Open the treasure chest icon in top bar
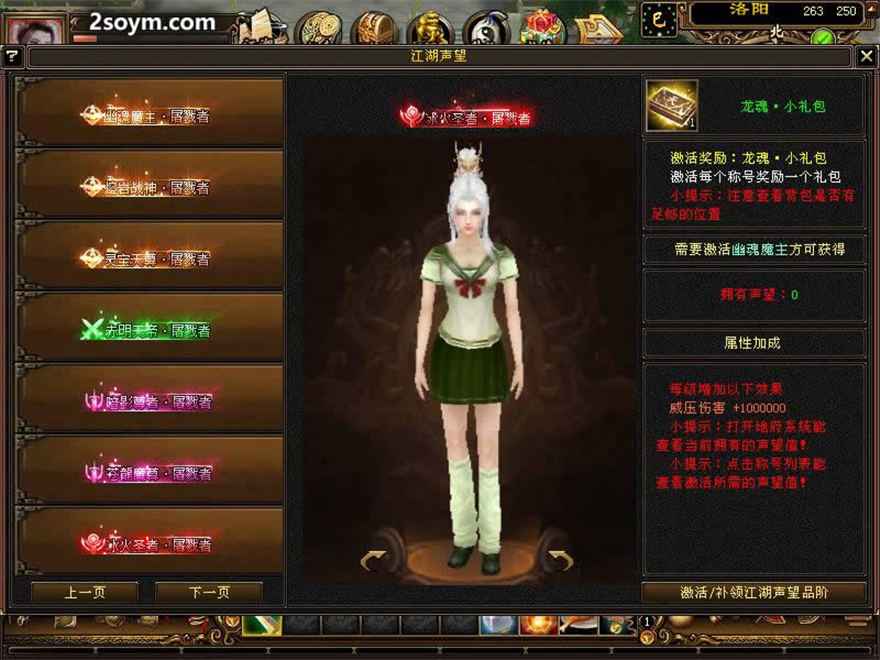This screenshot has height=660, width=880. point(376,27)
